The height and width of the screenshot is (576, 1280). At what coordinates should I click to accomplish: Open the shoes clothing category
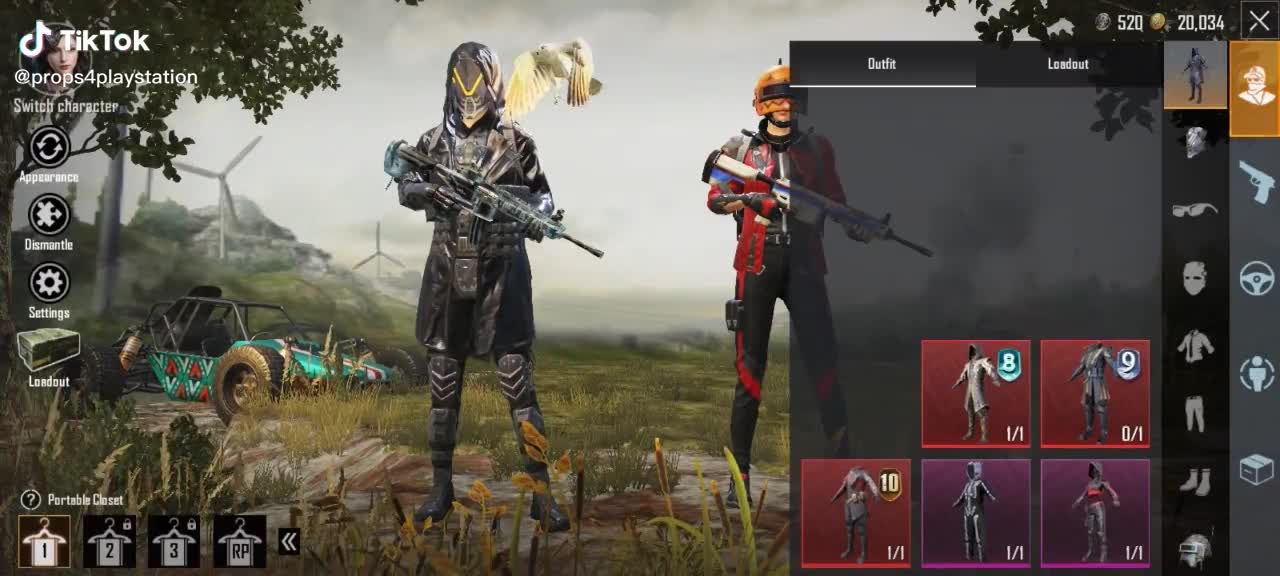coord(1195,481)
